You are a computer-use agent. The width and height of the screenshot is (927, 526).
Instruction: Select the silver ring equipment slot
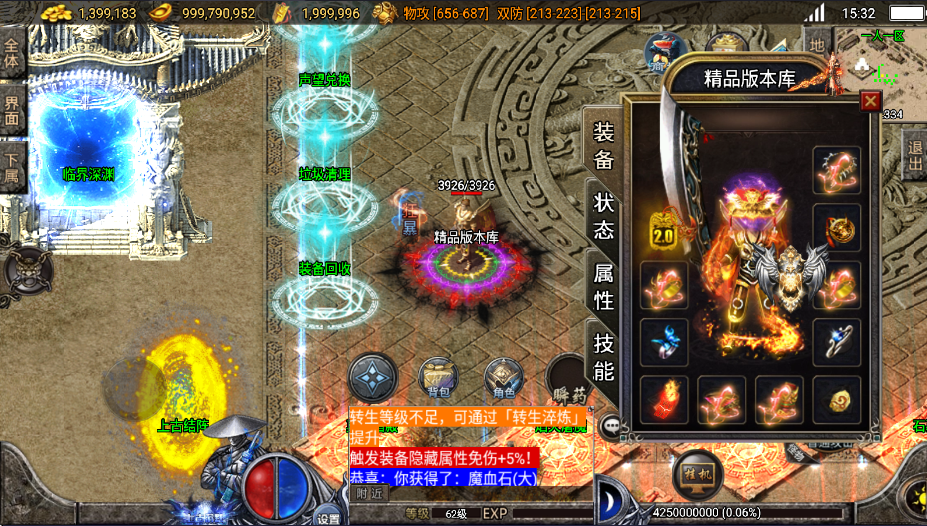coord(837,342)
